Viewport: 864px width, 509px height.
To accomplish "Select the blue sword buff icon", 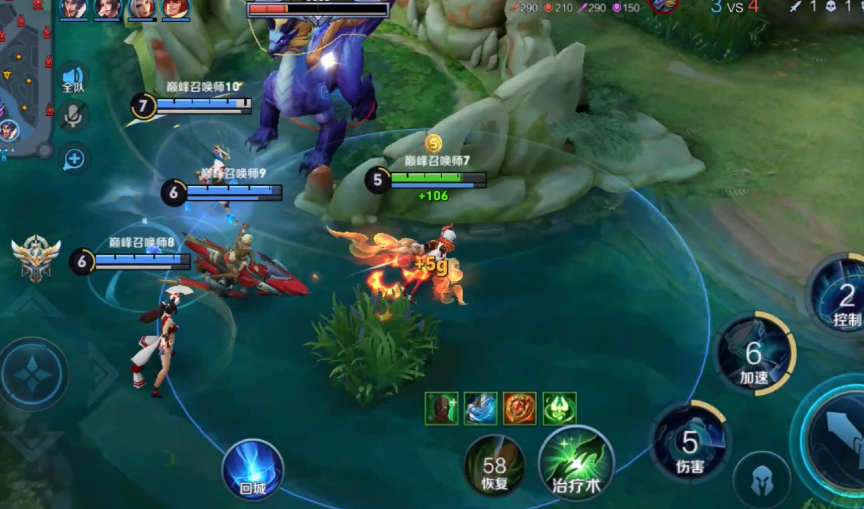I will coord(480,408).
